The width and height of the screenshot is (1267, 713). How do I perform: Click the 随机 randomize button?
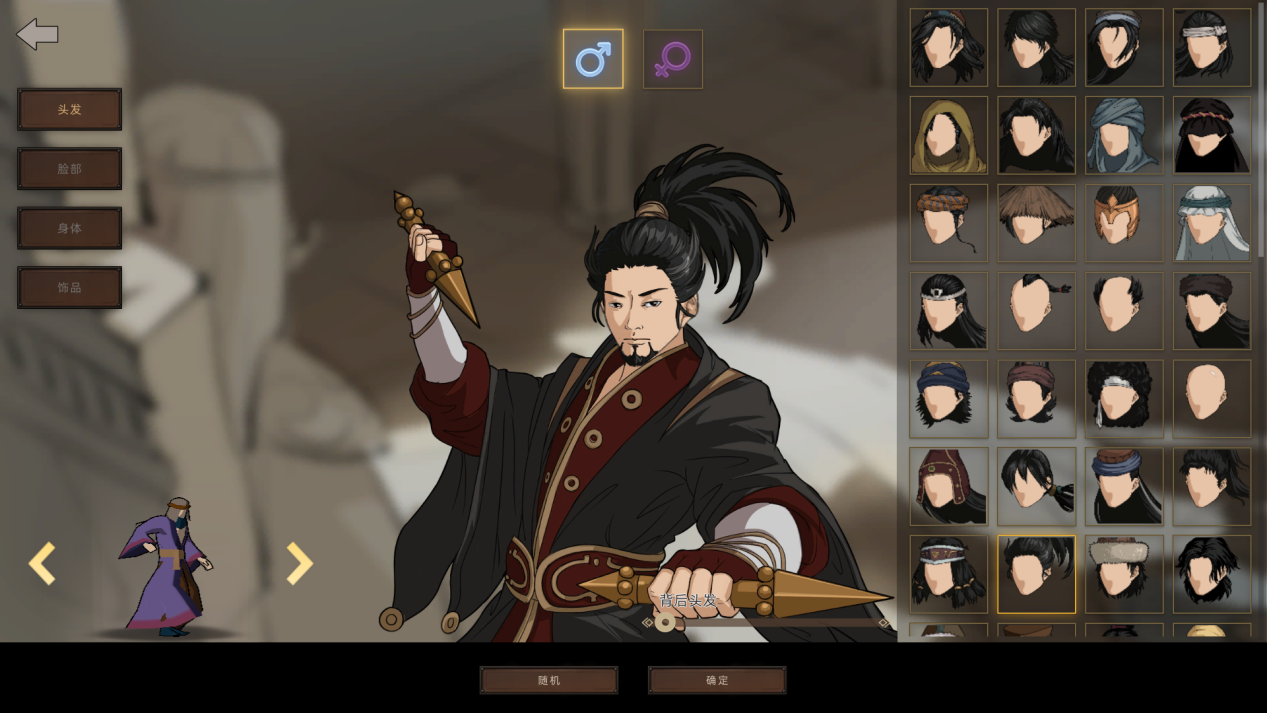(x=549, y=680)
